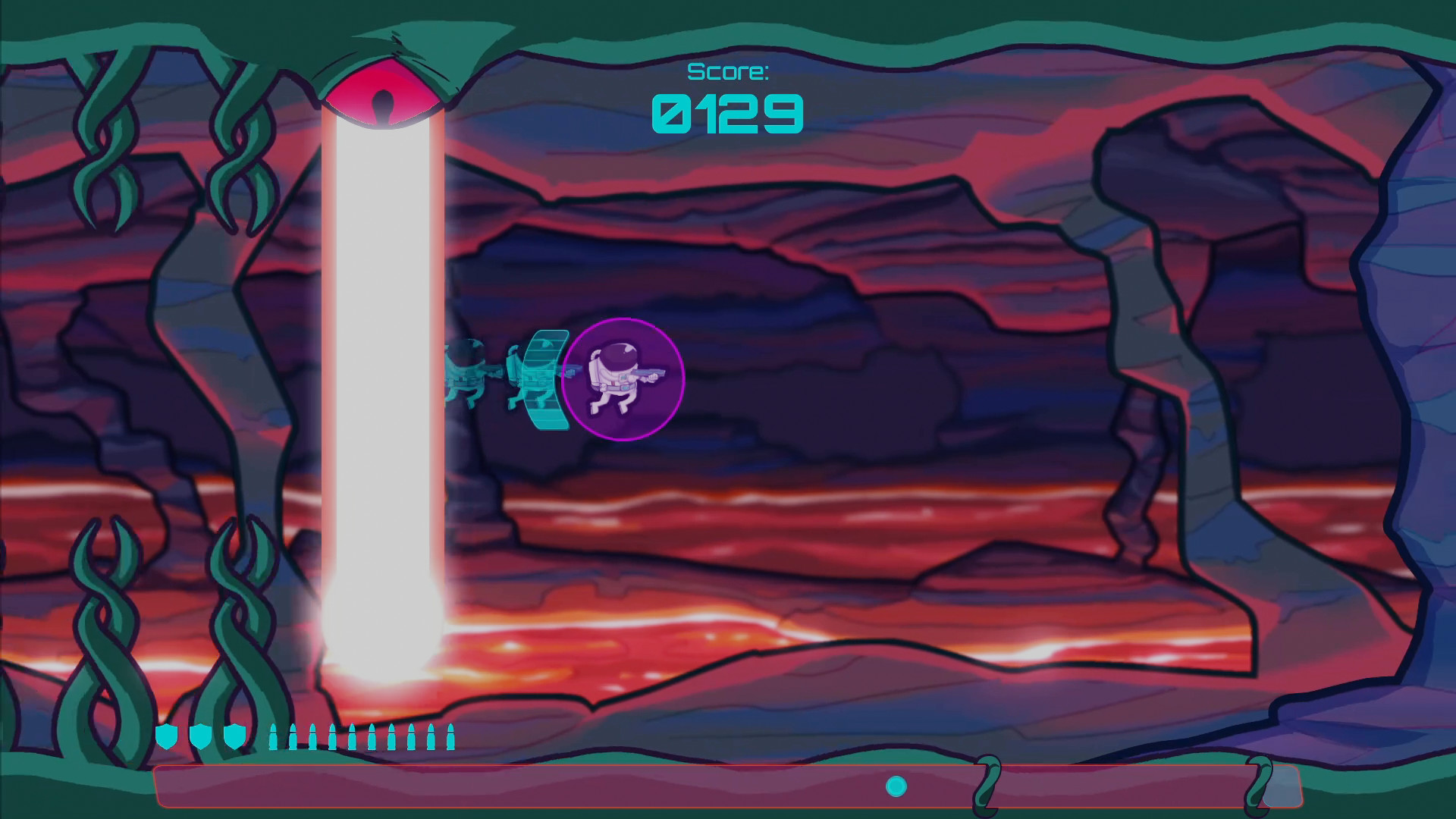Image resolution: width=1456 pixels, height=819 pixels.
Task: Click the white laser beam column
Action: 383,379
